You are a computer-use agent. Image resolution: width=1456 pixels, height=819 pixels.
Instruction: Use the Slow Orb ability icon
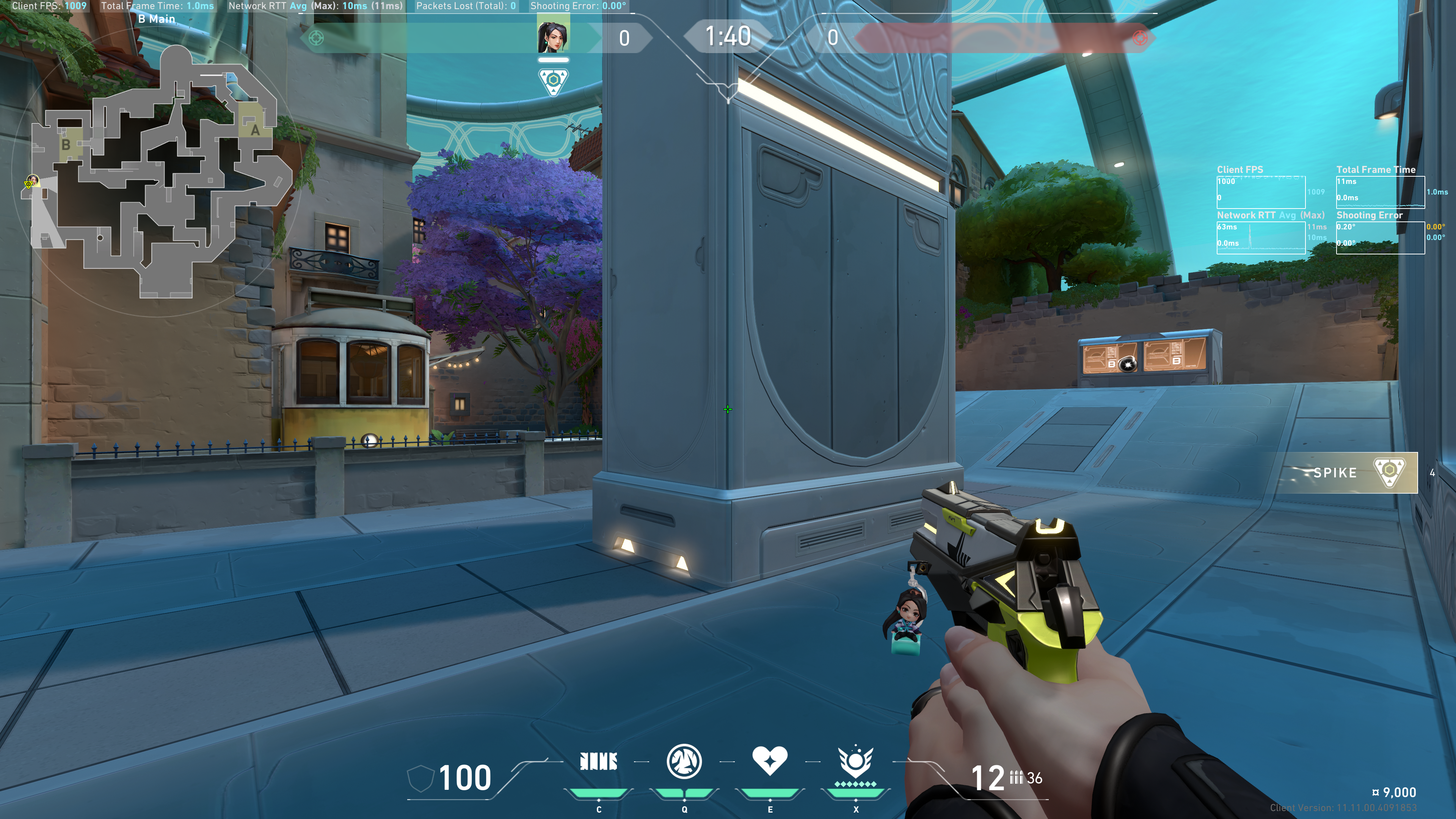684,761
